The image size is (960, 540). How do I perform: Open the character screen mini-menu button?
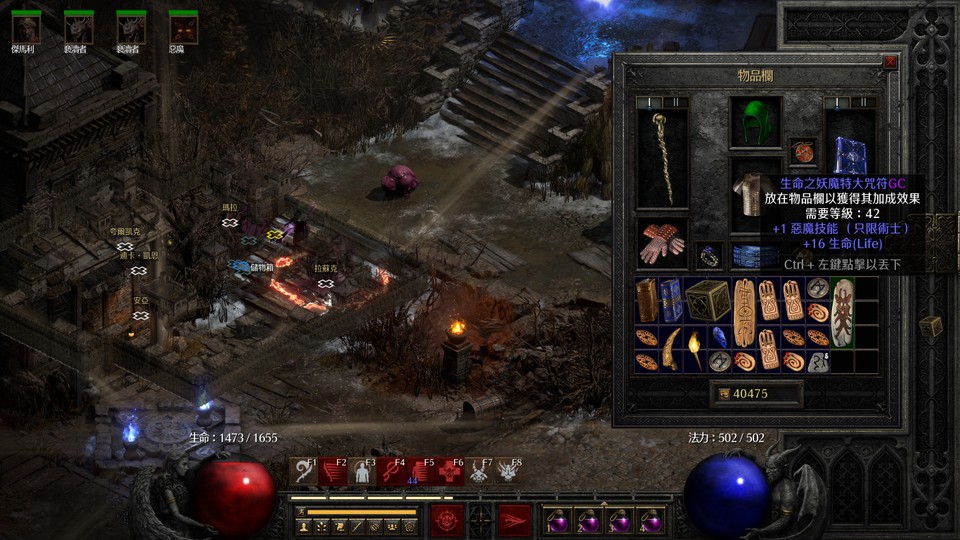click(303, 525)
